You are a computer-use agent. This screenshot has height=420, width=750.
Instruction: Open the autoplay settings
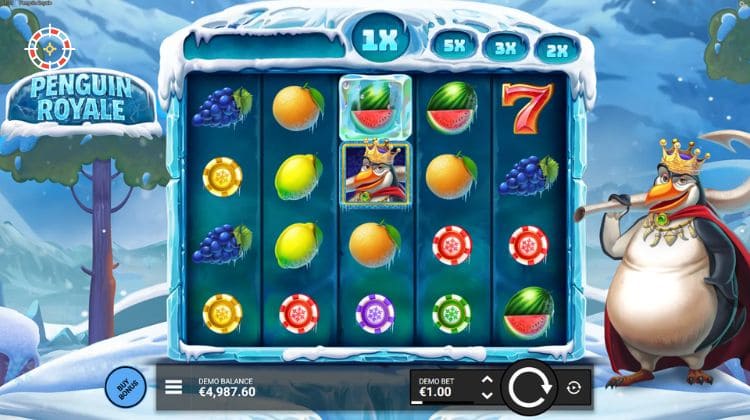point(574,387)
